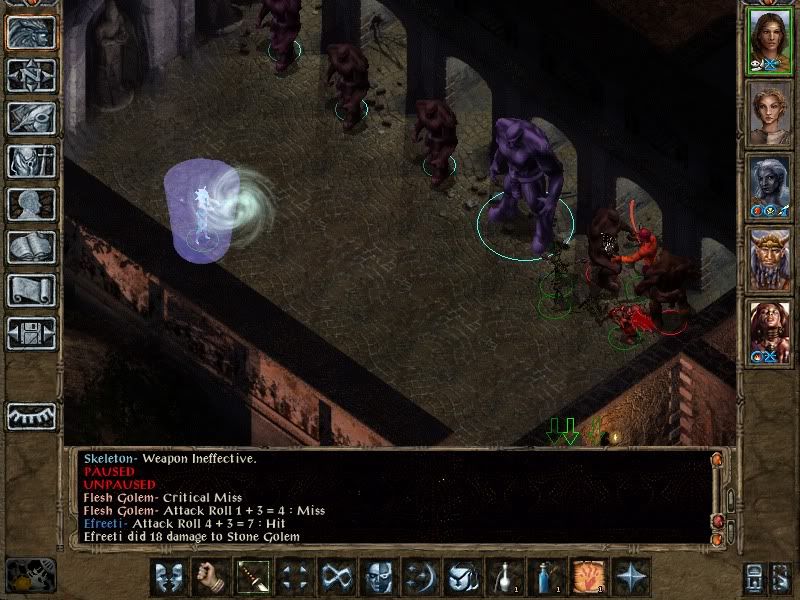Open the inventory screen button
800x600 pixels.
tap(31, 161)
